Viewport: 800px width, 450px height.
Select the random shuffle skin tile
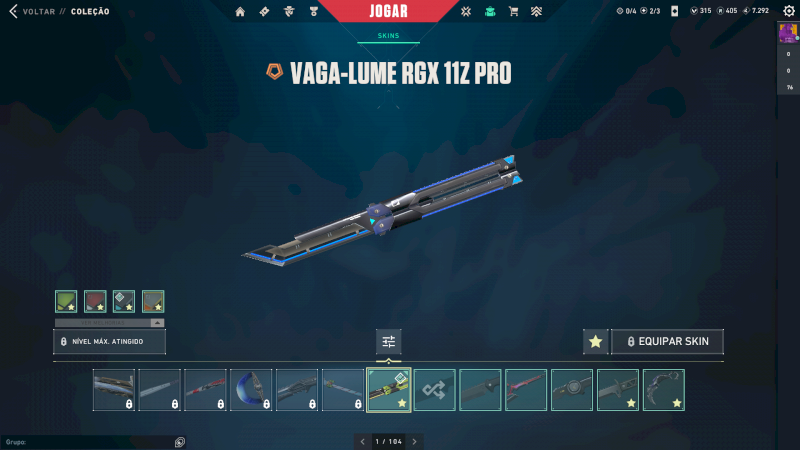tap(435, 390)
